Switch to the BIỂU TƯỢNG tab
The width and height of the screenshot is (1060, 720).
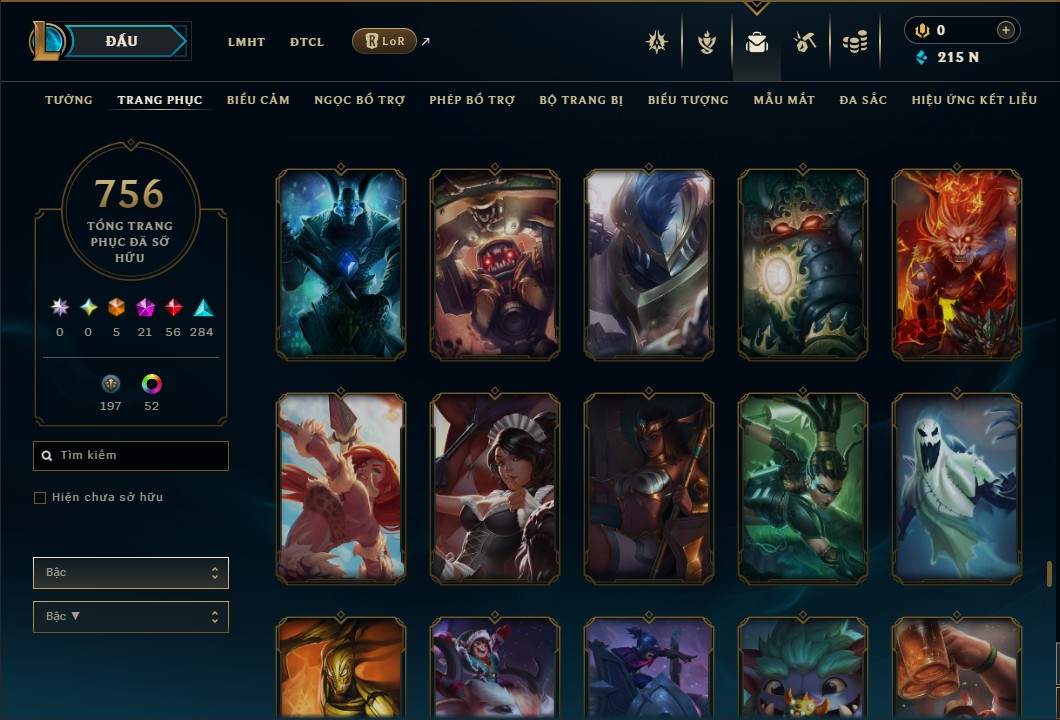click(x=688, y=100)
